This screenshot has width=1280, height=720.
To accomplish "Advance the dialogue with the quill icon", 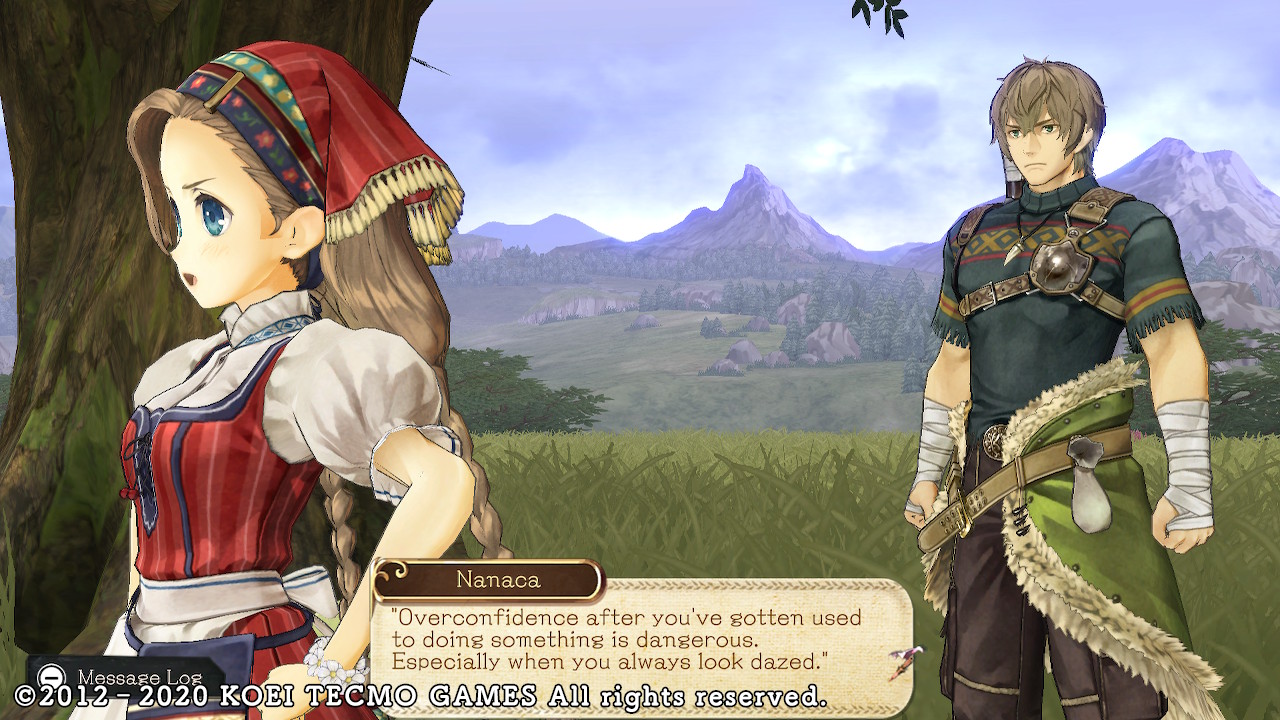I will (x=905, y=662).
